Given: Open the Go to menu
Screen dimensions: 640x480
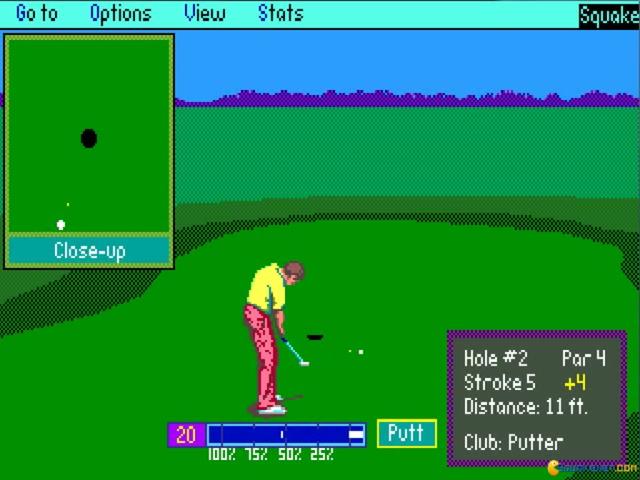Looking at the screenshot, I should [x=37, y=14].
